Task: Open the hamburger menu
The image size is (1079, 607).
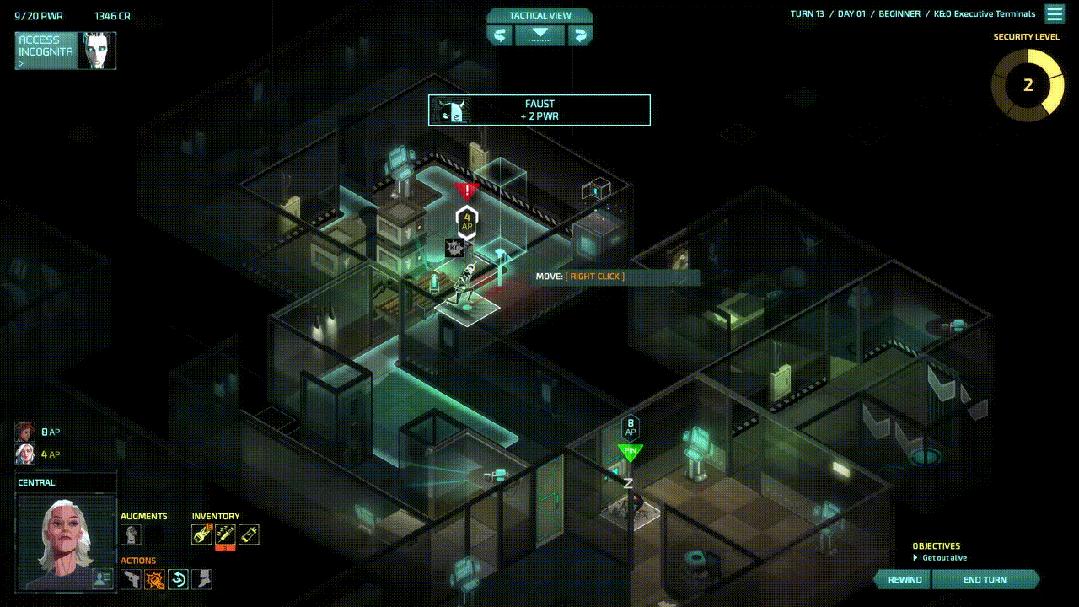Action: [x=1054, y=14]
